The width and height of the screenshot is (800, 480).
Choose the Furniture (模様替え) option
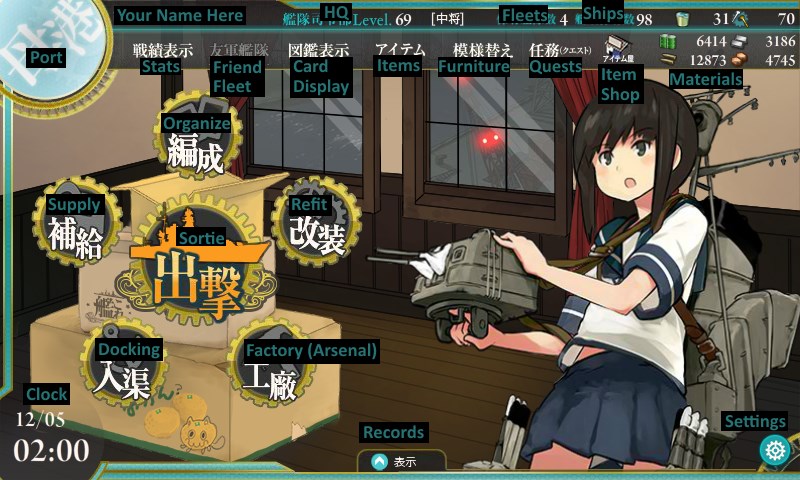point(482,49)
